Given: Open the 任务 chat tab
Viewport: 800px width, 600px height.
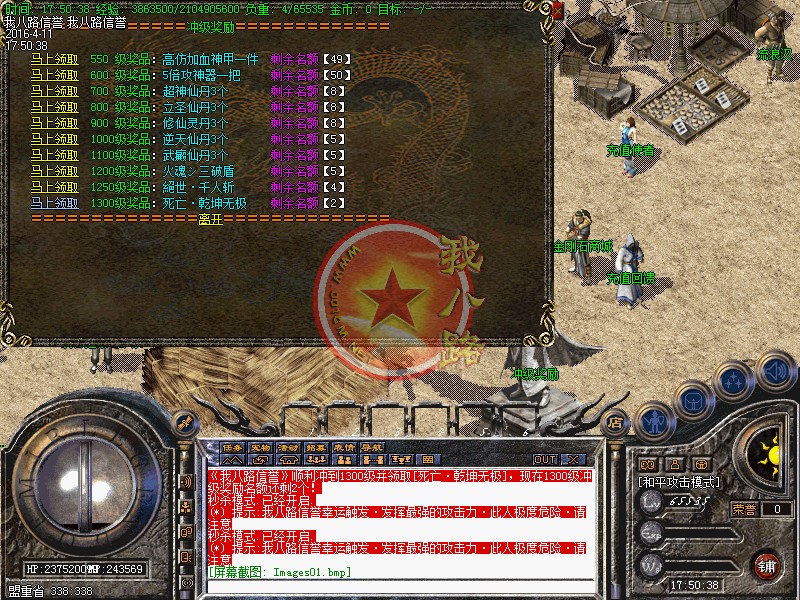Looking at the screenshot, I should [233, 447].
